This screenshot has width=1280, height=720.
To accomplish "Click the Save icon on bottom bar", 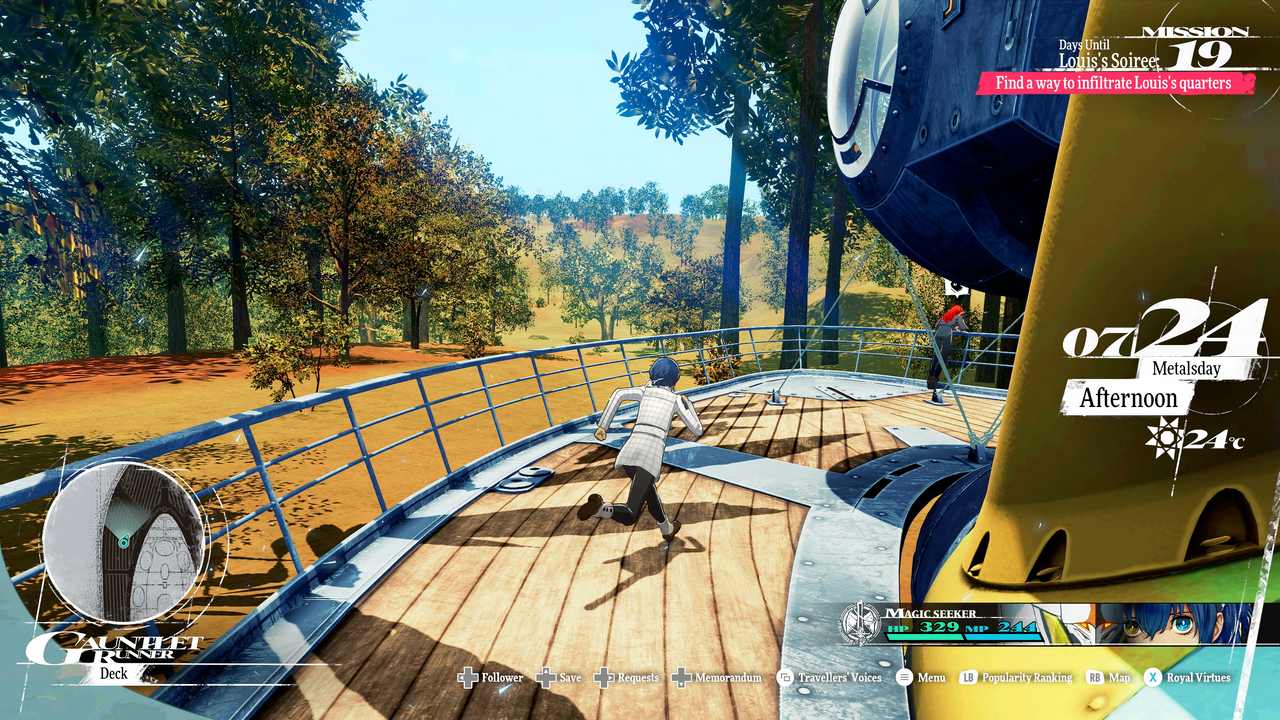I will (x=545, y=677).
